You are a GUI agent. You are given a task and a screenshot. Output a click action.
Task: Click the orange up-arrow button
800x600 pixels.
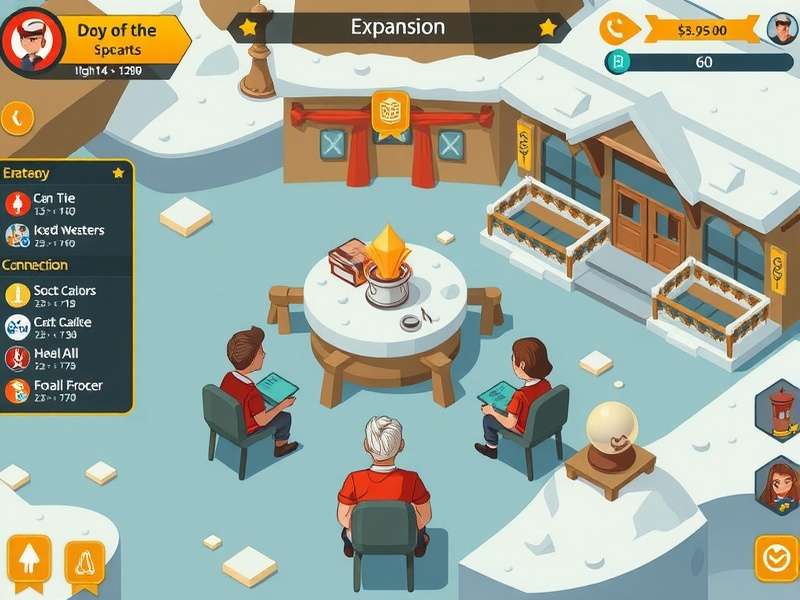pos(29,560)
